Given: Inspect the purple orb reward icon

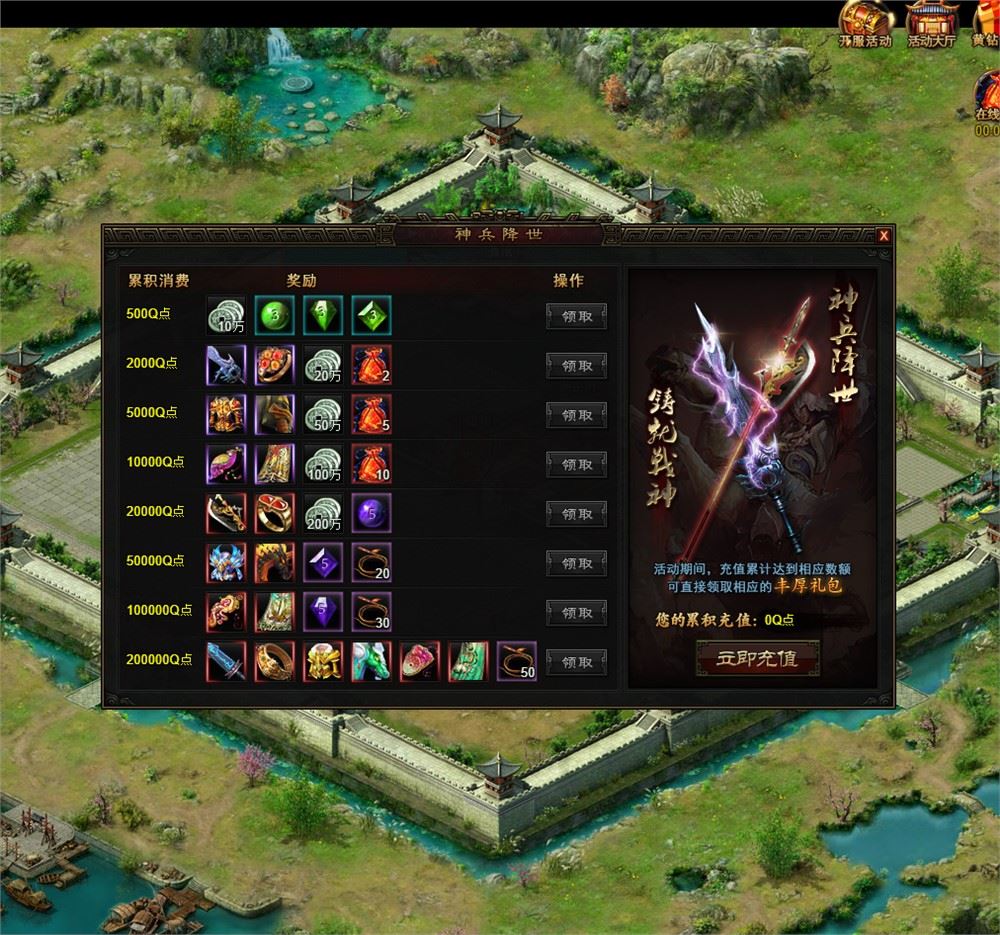Looking at the screenshot, I should 372,513.
